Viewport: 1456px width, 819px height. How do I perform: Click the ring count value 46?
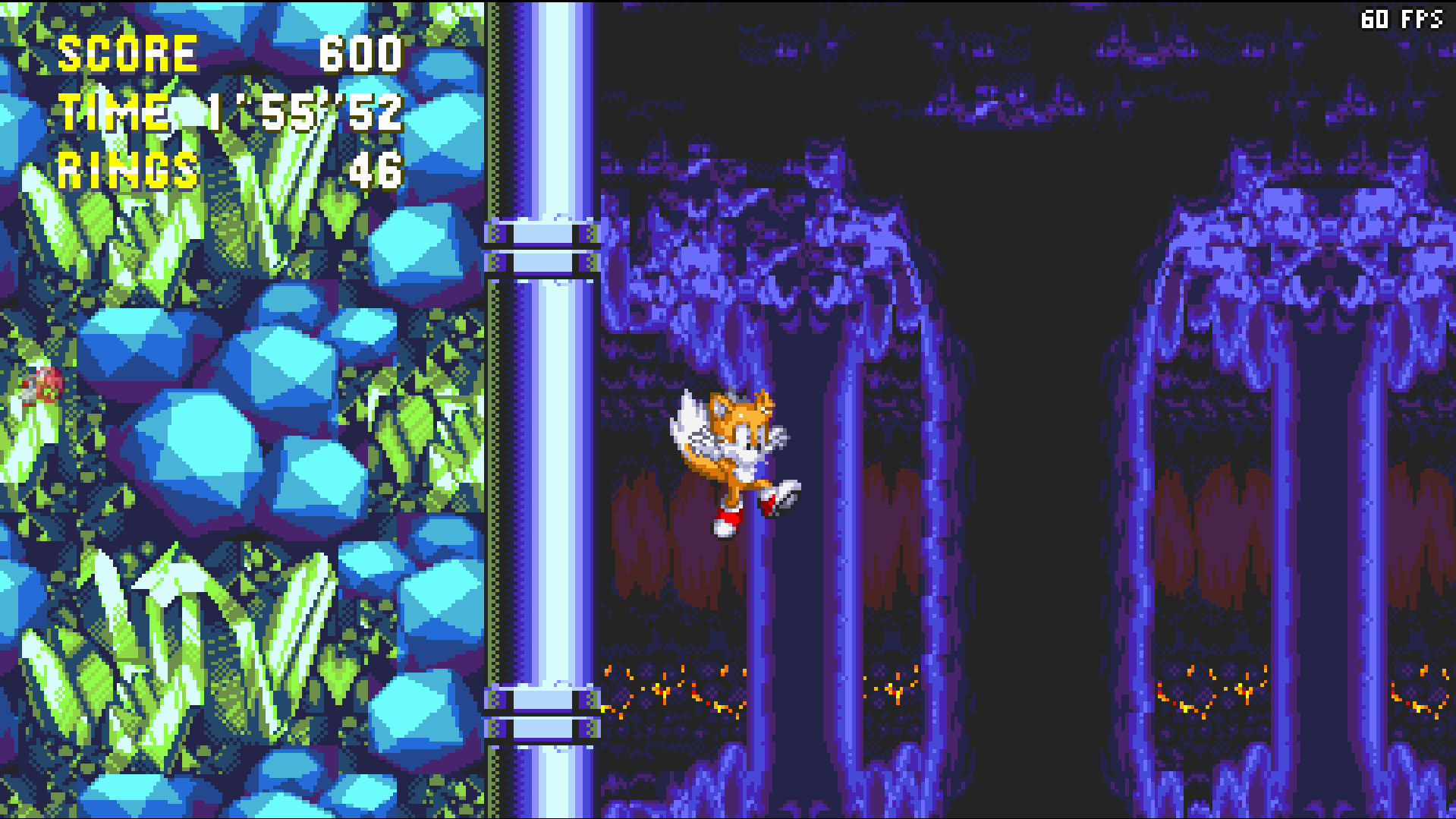click(x=376, y=172)
